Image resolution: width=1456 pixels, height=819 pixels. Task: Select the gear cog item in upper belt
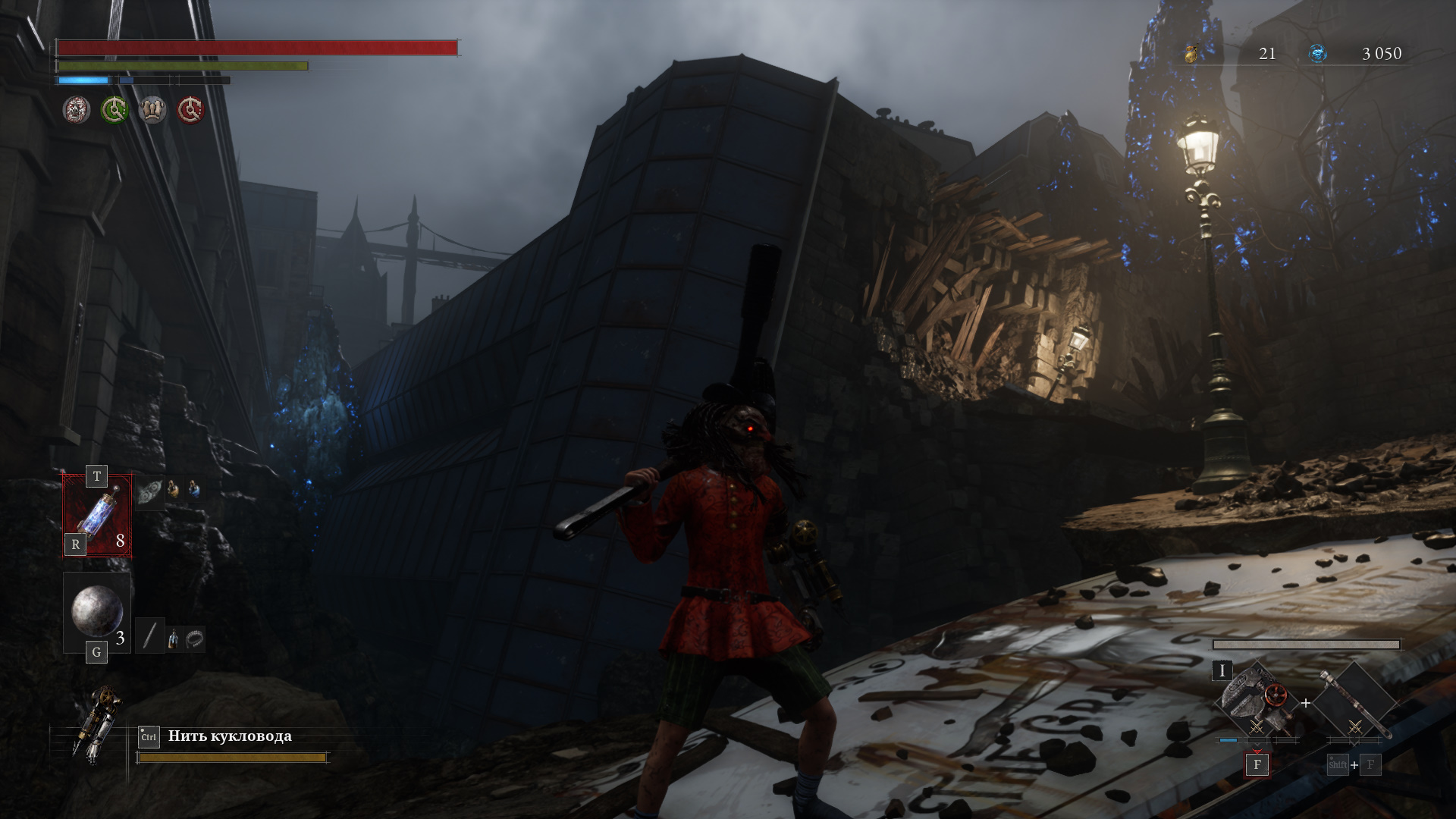(151, 490)
